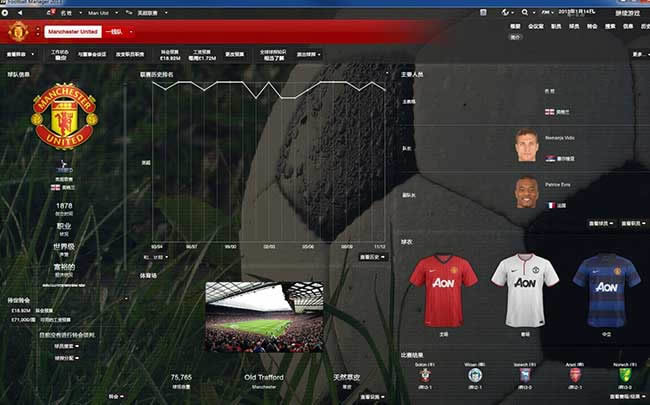650x405 pixels.
Task: Open the Manchester United crest in top bar
Action: (16, 32)
